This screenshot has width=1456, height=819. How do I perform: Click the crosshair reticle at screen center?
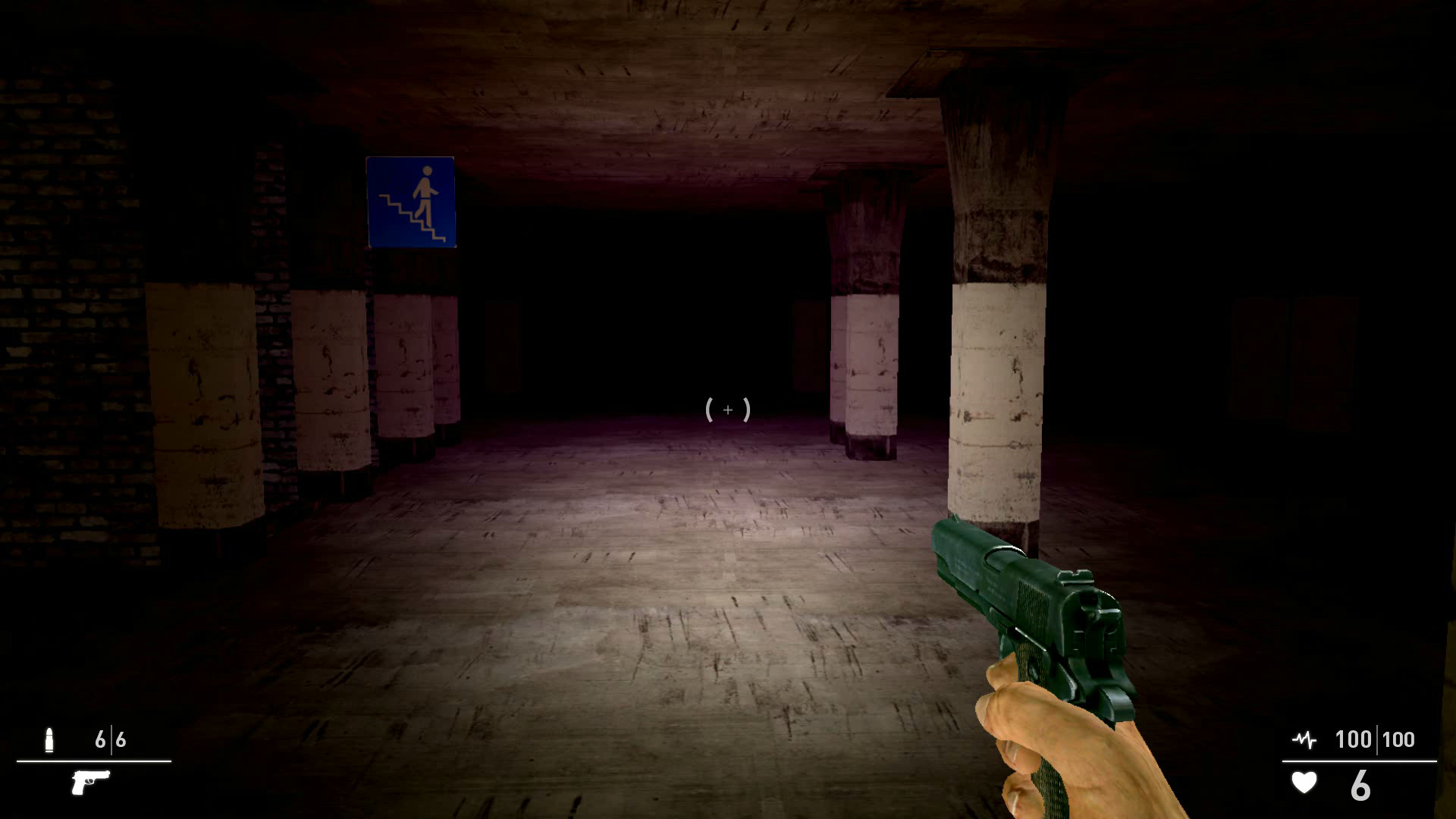(726, 409)
